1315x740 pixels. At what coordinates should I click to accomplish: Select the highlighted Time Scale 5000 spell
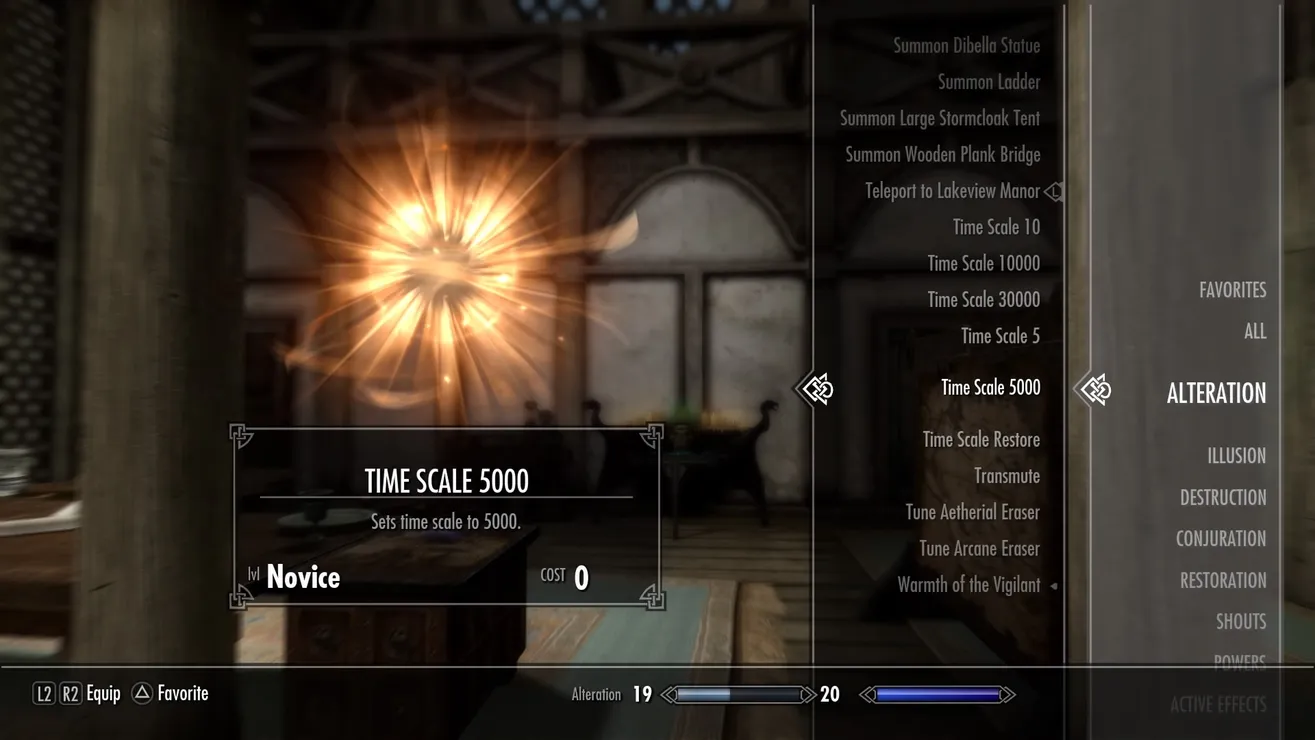point(990,388)
